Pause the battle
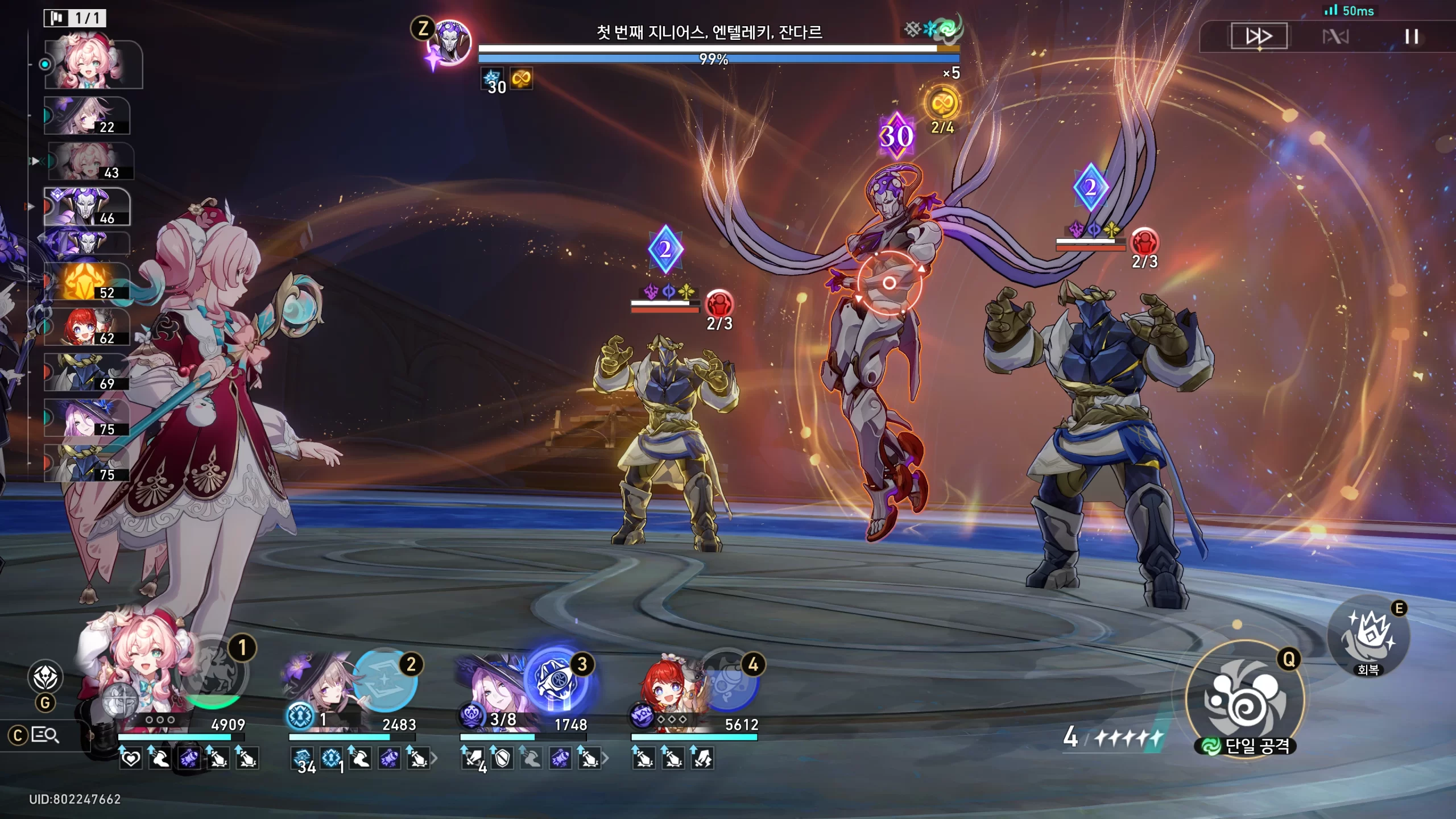1456x819 pixels. coord(1411,37)
